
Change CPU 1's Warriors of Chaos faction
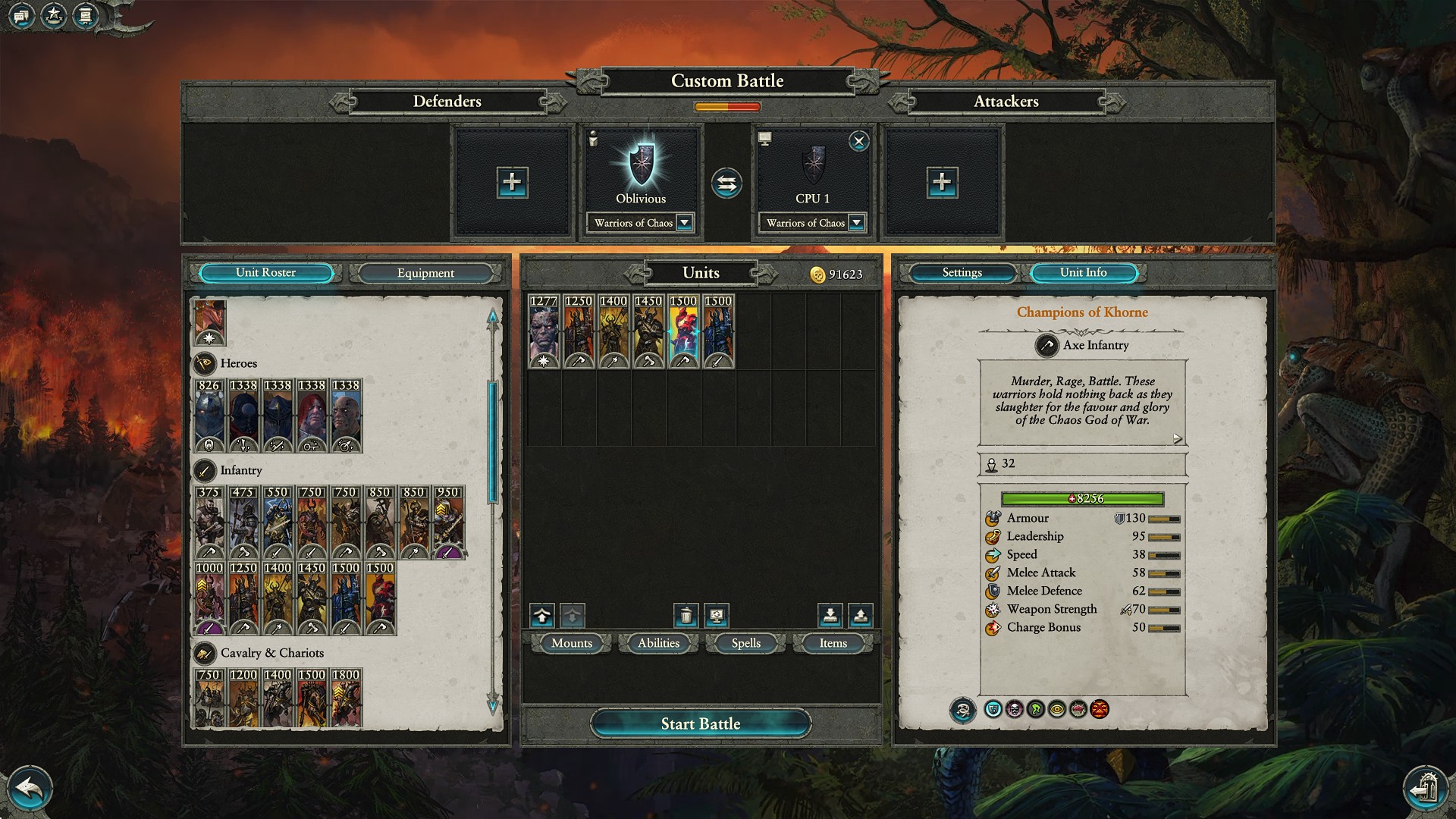pos(856,223)
